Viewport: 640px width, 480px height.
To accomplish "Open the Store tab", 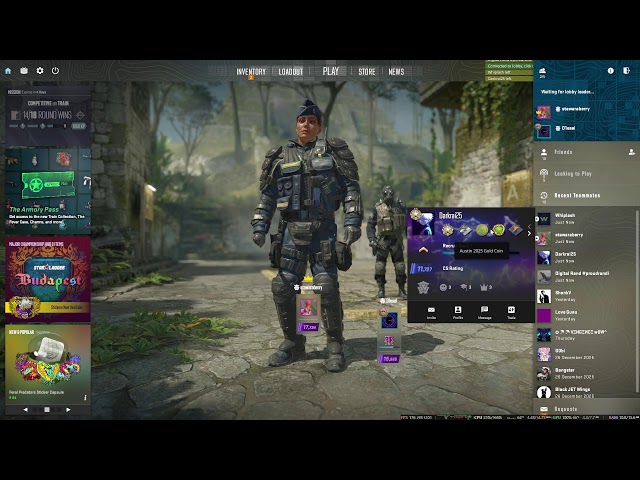I will tap(367, 72).
